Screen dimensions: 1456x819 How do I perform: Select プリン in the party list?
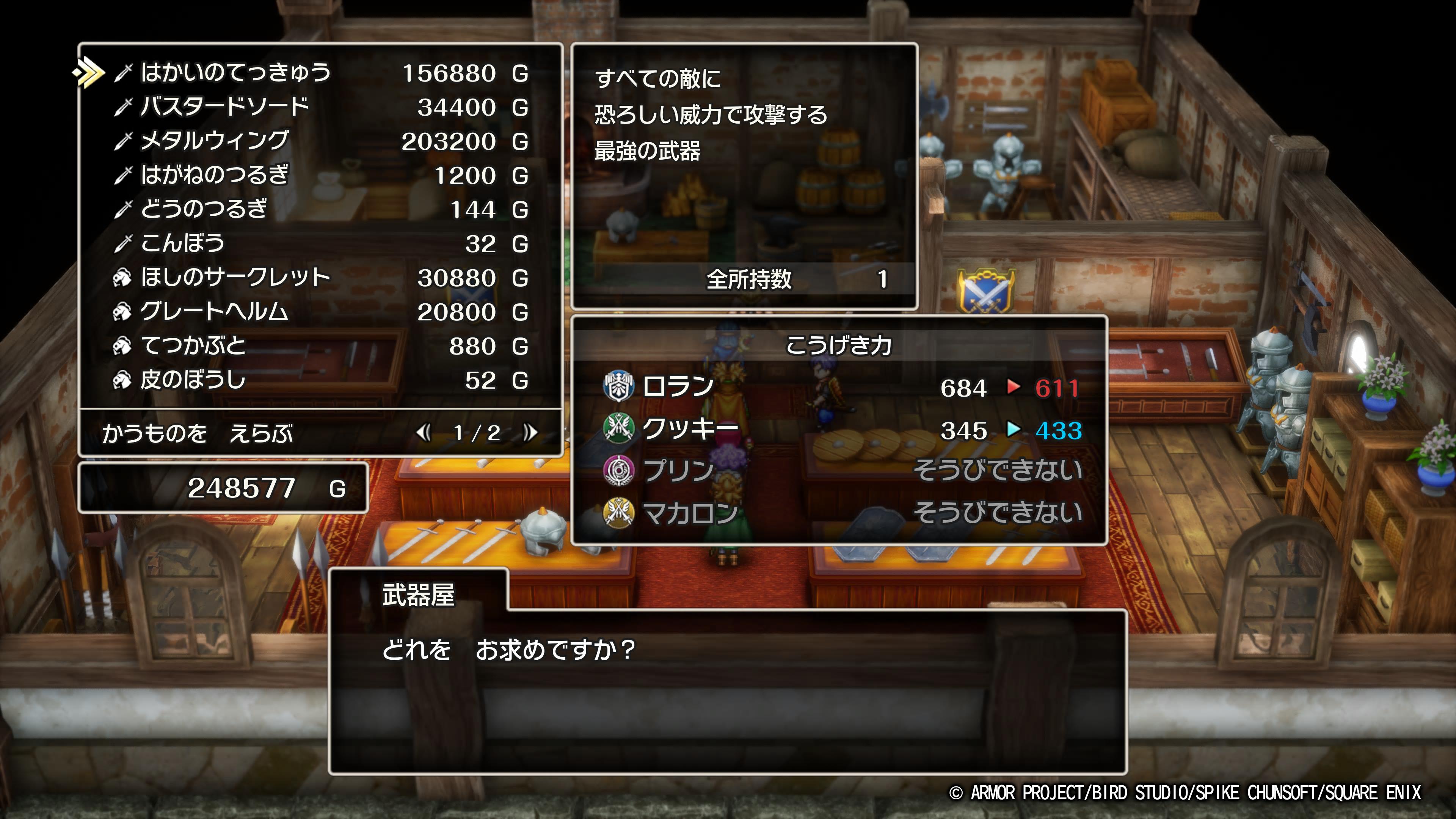click(678, 471)
